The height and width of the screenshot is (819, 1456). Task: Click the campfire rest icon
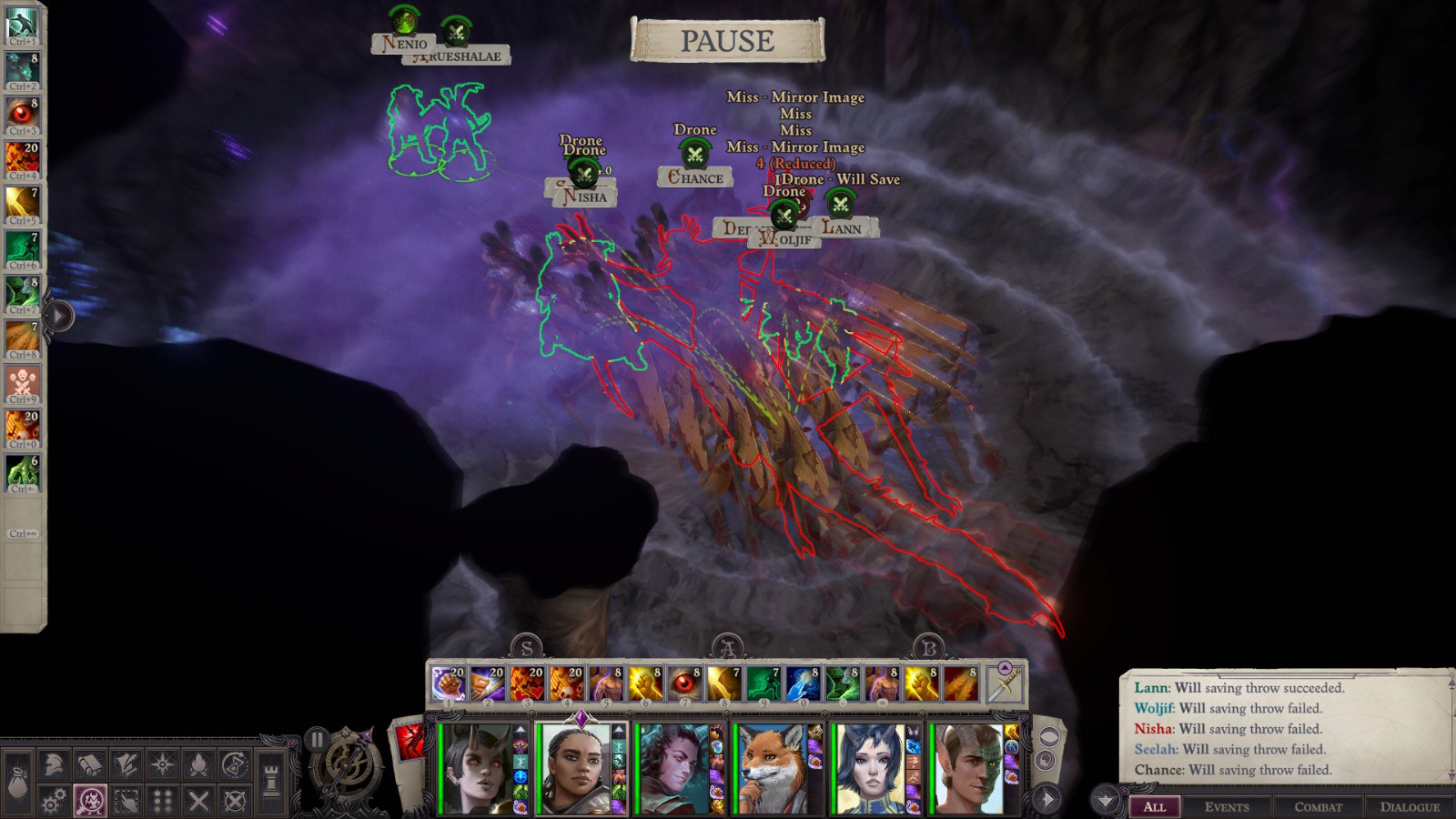click(200, 764)
